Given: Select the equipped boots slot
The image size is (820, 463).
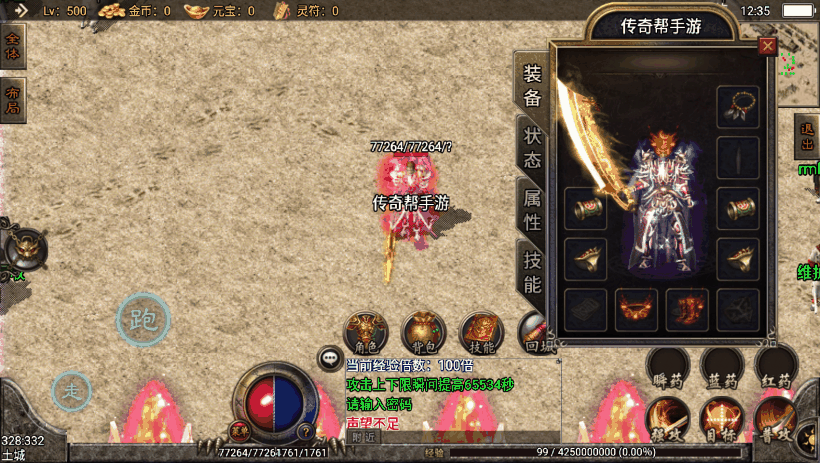Looking at the screenshot, I should point(687,308).
